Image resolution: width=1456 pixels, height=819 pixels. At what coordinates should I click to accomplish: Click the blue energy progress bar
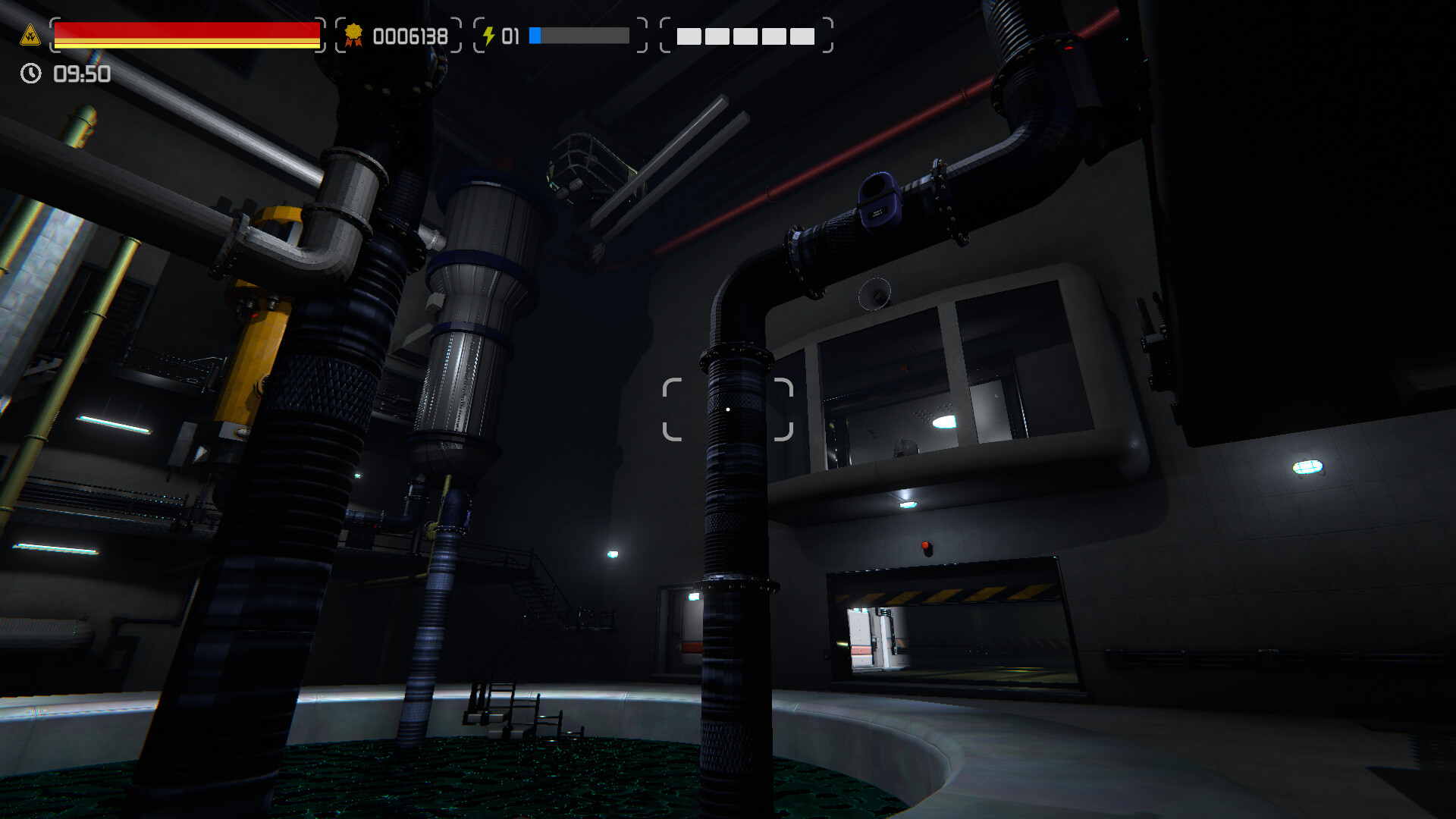coord(579,34)
